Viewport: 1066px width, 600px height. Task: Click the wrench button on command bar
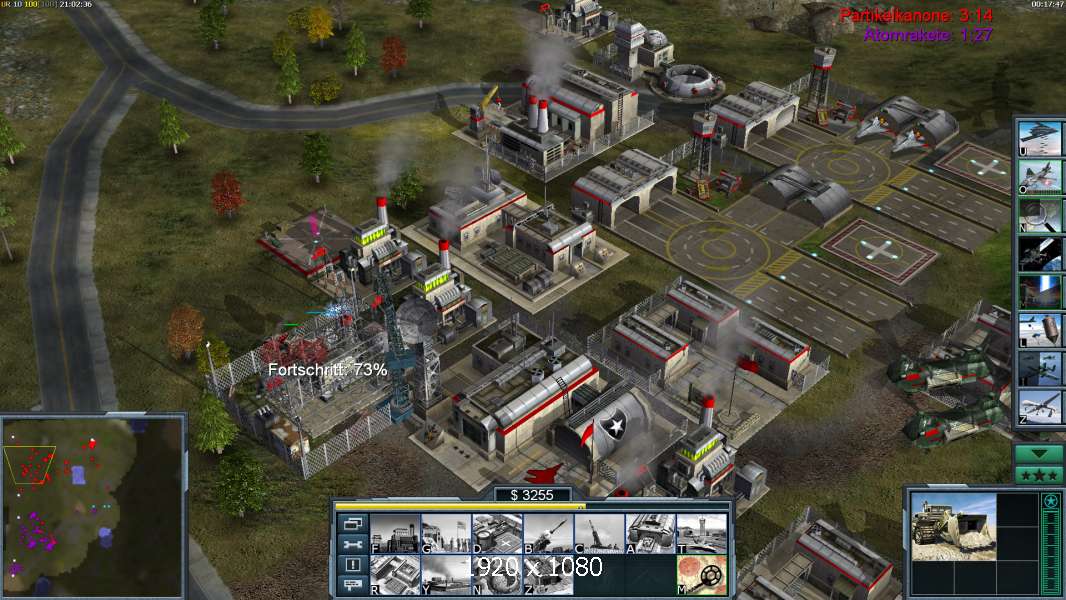(353, 544)
